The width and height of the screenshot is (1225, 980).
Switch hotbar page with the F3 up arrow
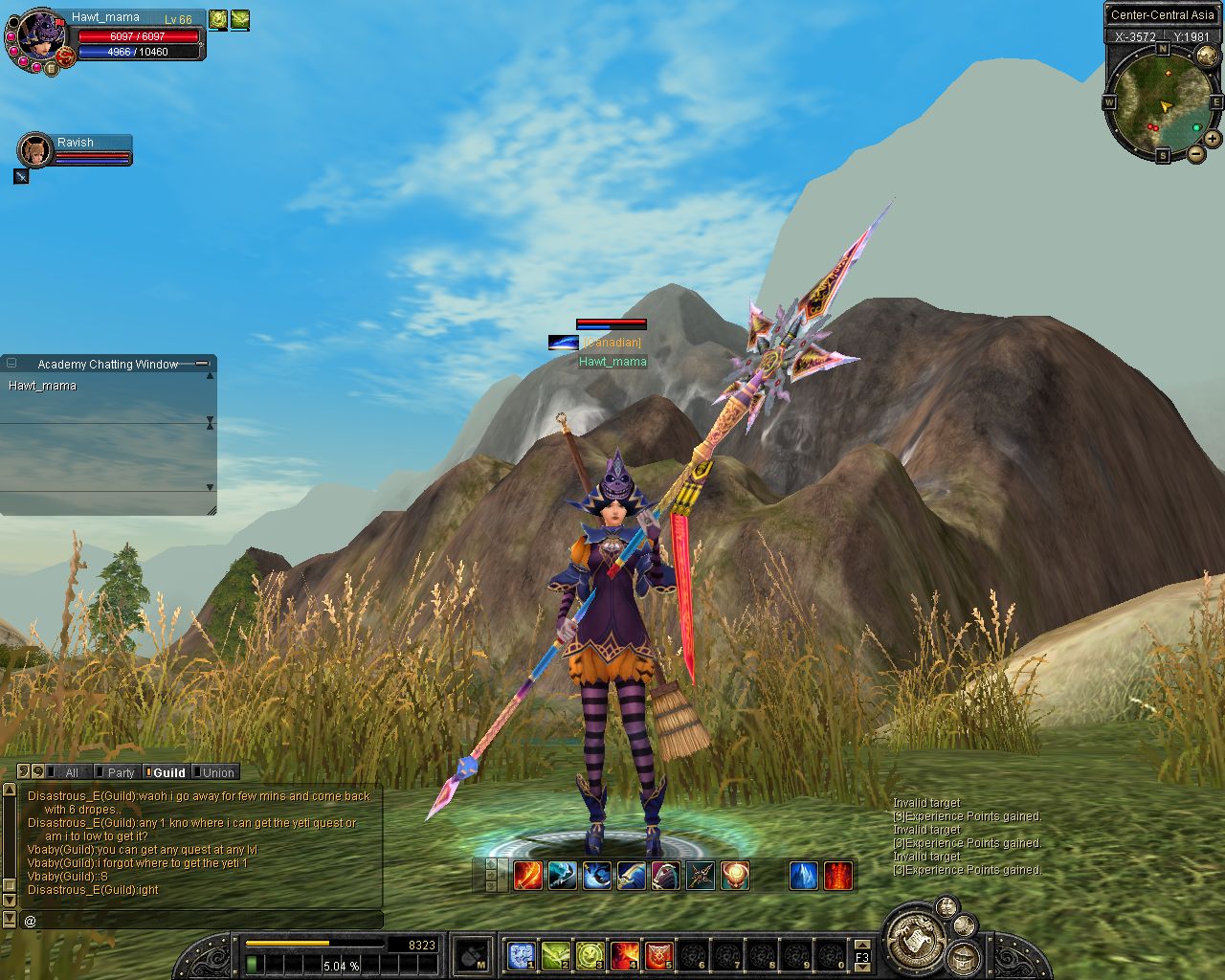[862, 945]
